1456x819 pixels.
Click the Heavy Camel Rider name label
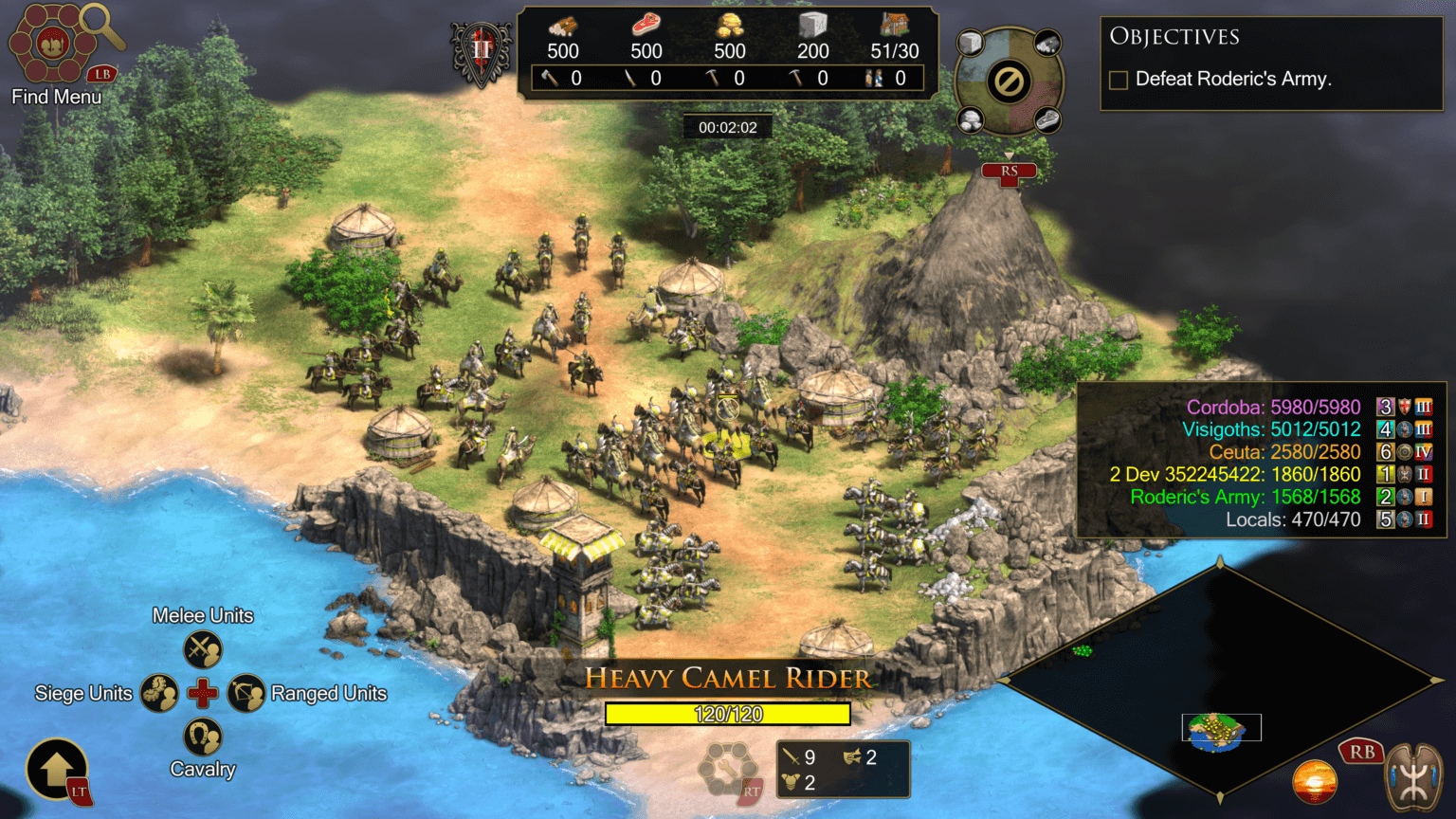coord(727,678)
